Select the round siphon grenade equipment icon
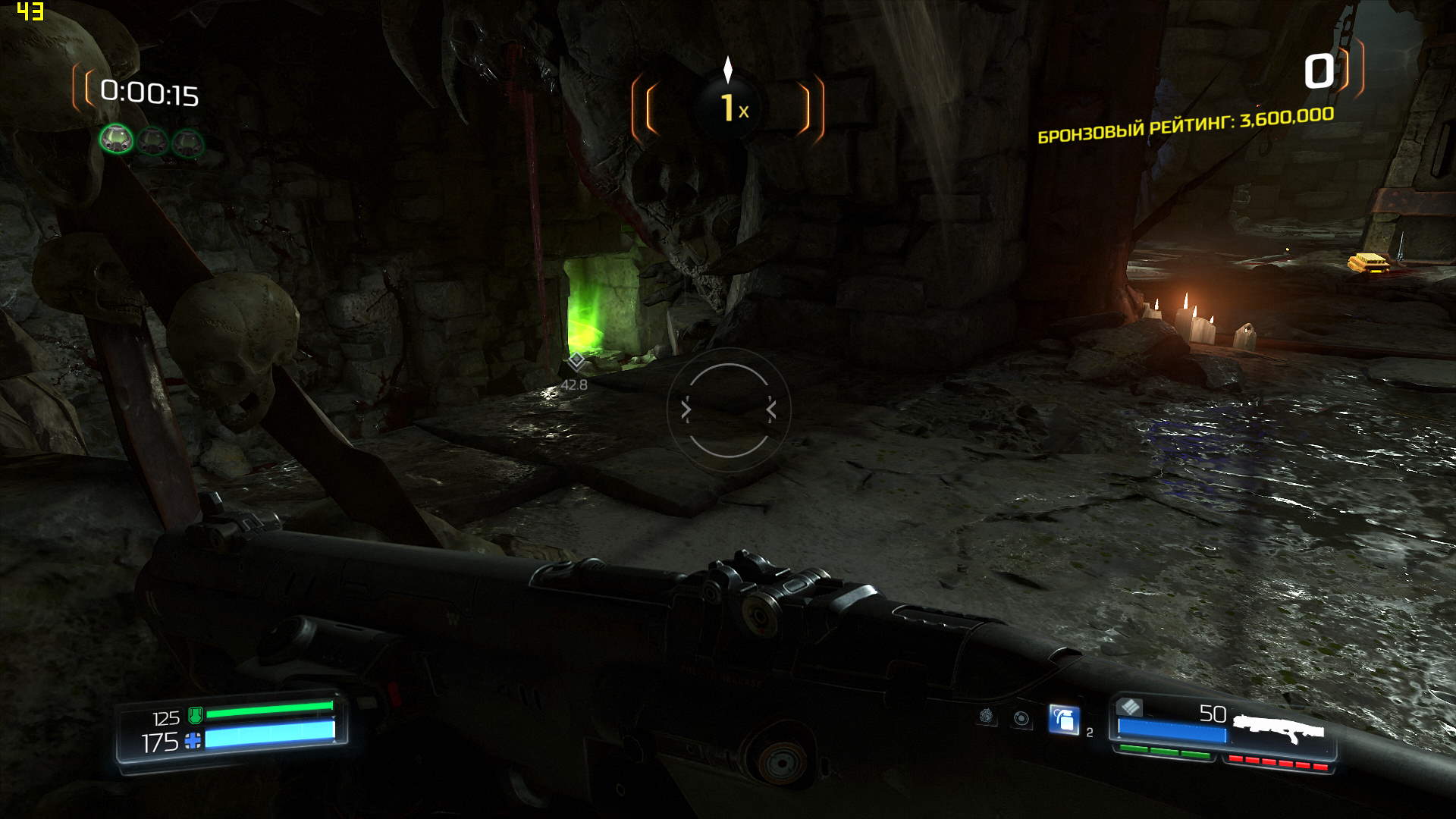Image resolution: width=1456 pixels, height=819 pixels. 1021,718
